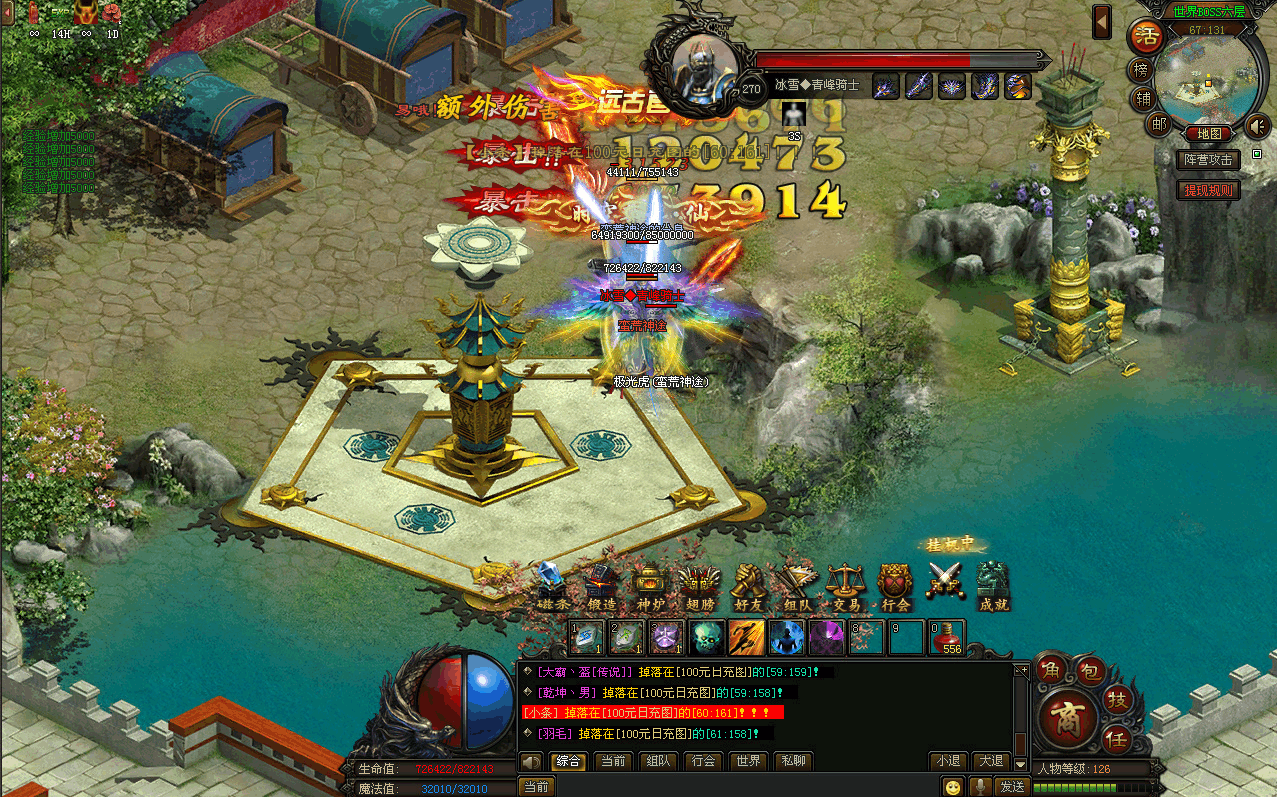Open the 好友 friends list
The width and height of the screenshot is (1277, 797).
pos(748,586)
